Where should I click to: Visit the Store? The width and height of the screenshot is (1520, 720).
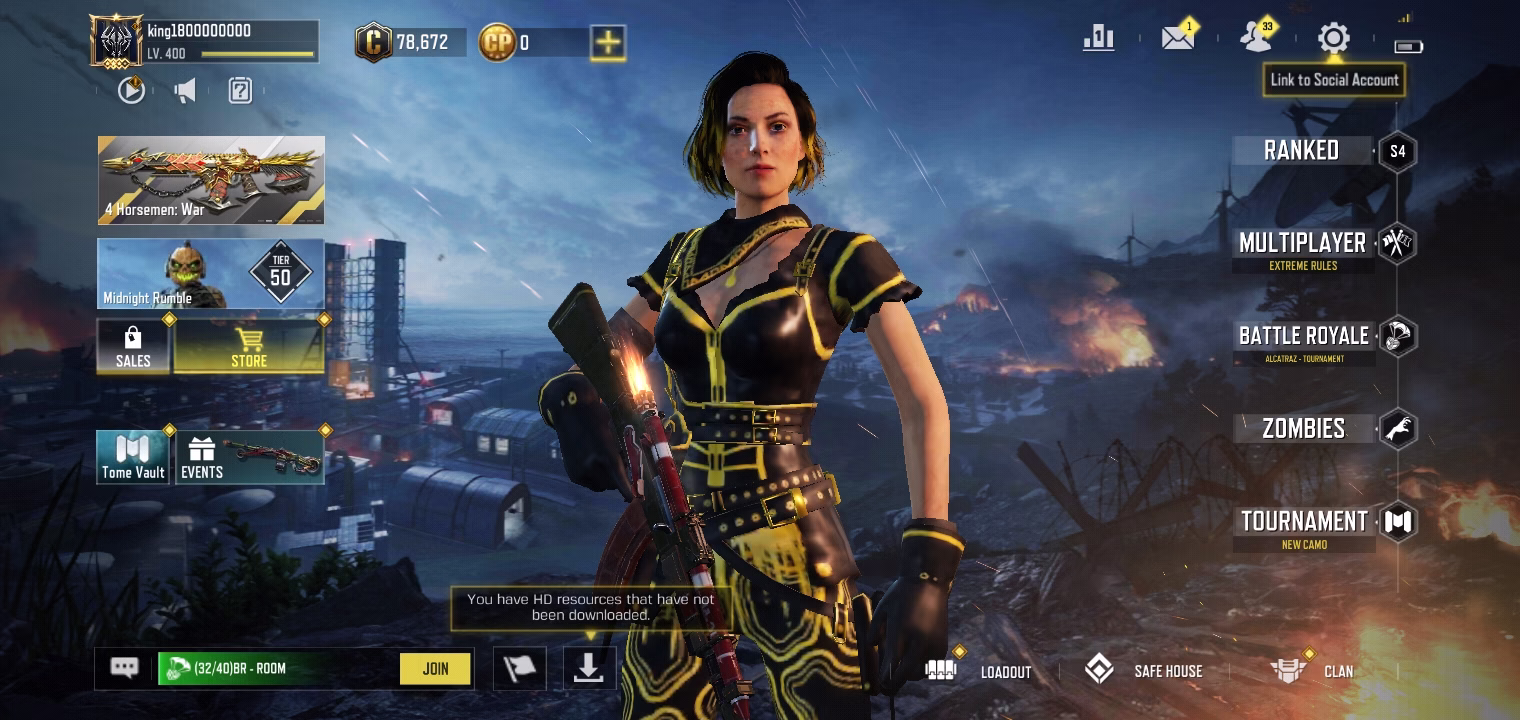point(249,346)
